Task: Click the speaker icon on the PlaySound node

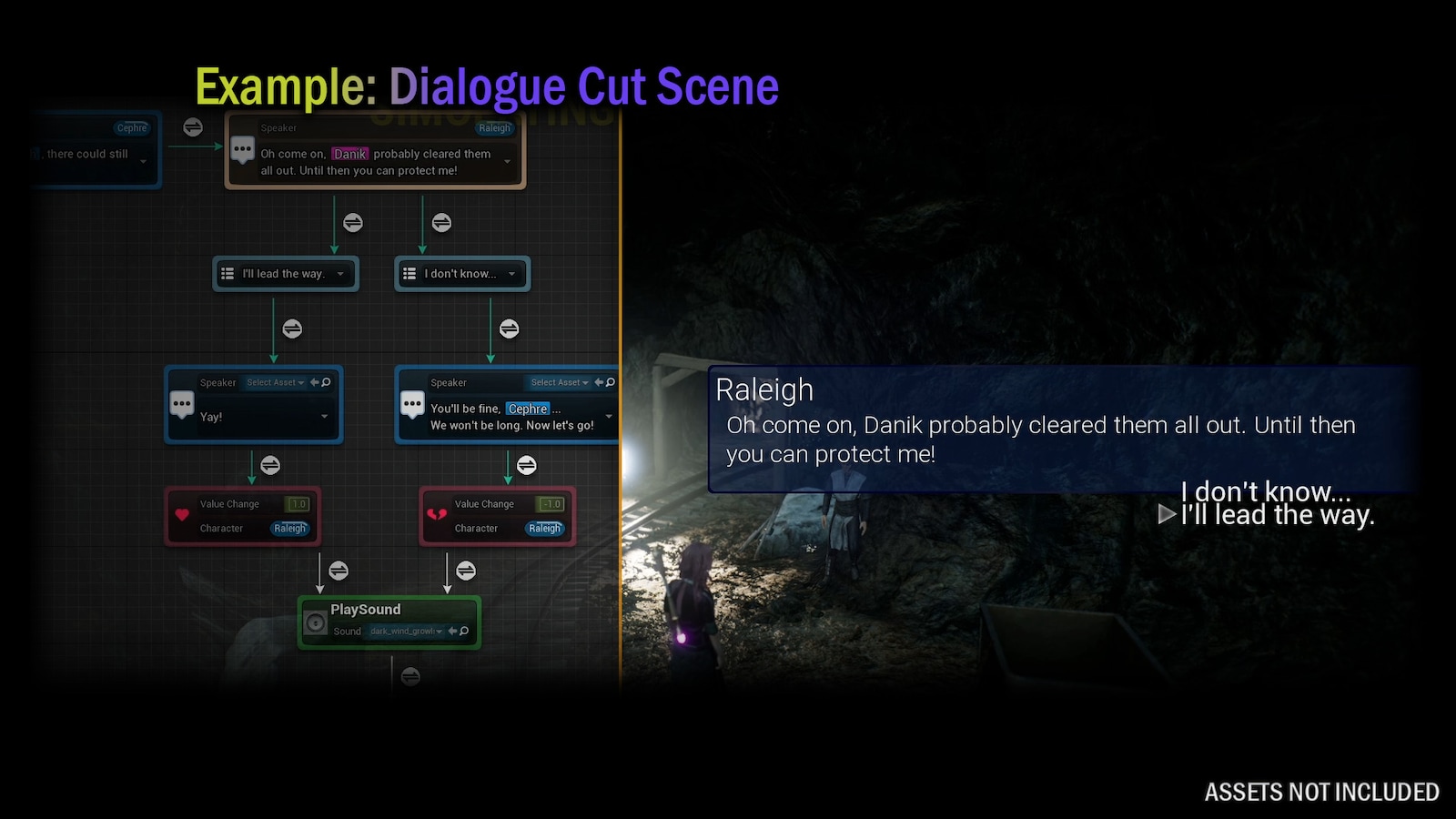Action: click(317, 622)
